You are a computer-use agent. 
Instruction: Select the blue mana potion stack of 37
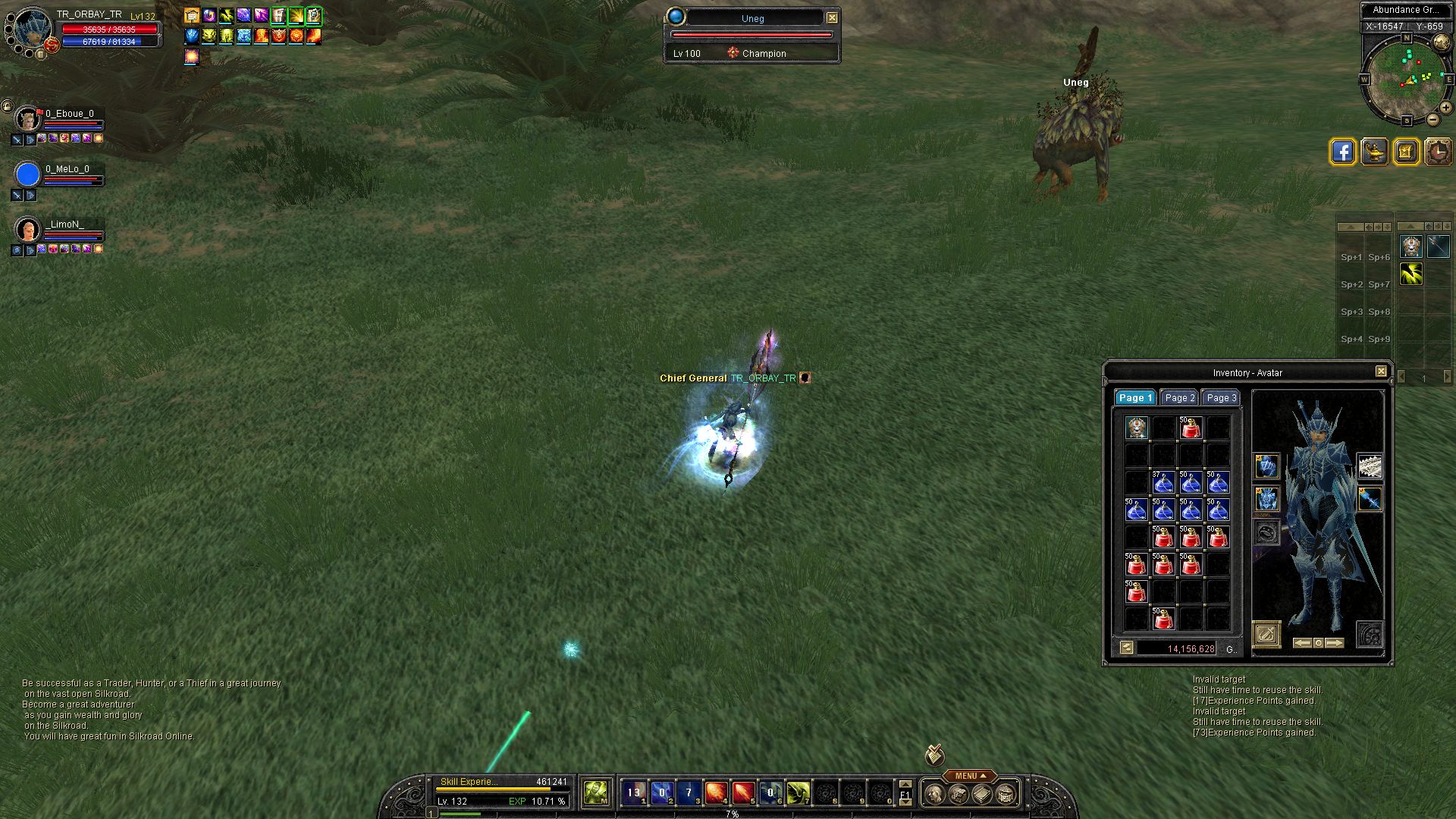coord(1163,482)
